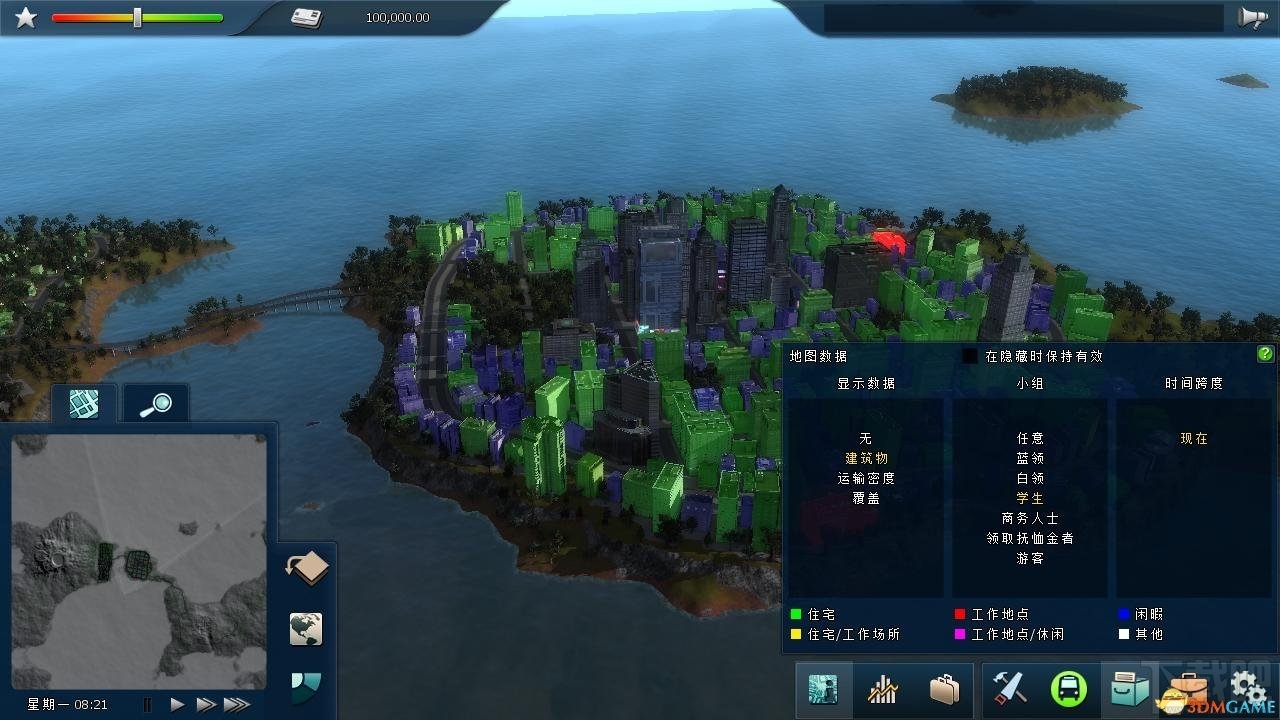Pause the game simulation
Viewport: 1280px width, 720px height.
click(x=146, y=704)
